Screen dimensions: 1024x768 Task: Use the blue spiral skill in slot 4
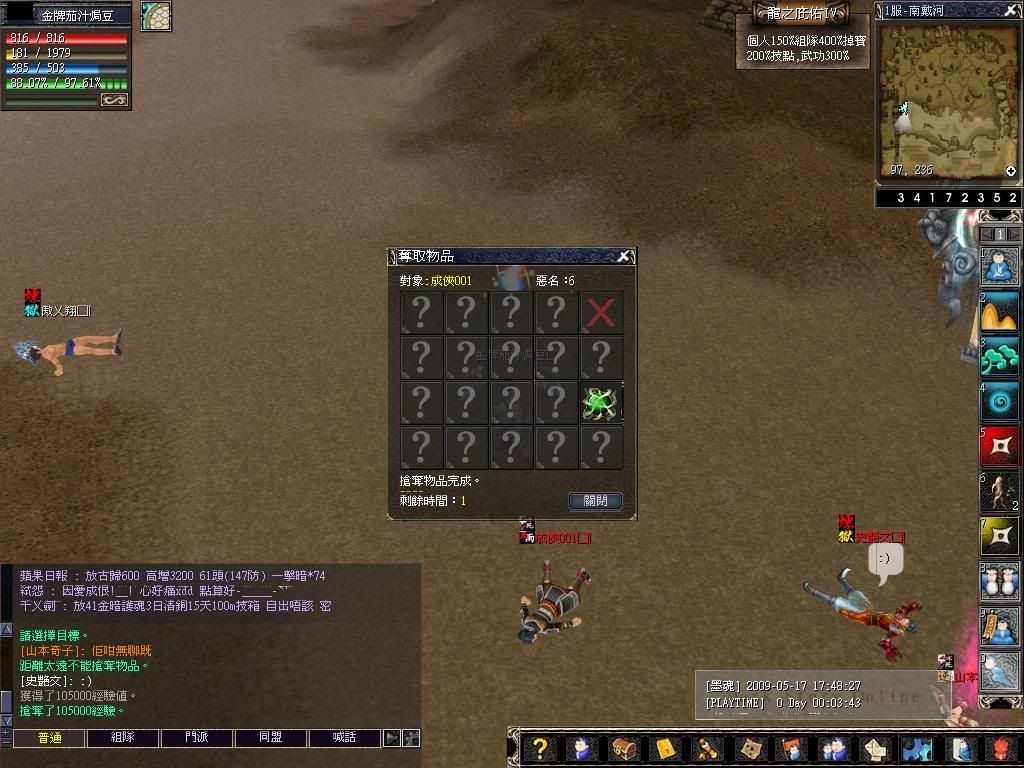click(1000, 401)
